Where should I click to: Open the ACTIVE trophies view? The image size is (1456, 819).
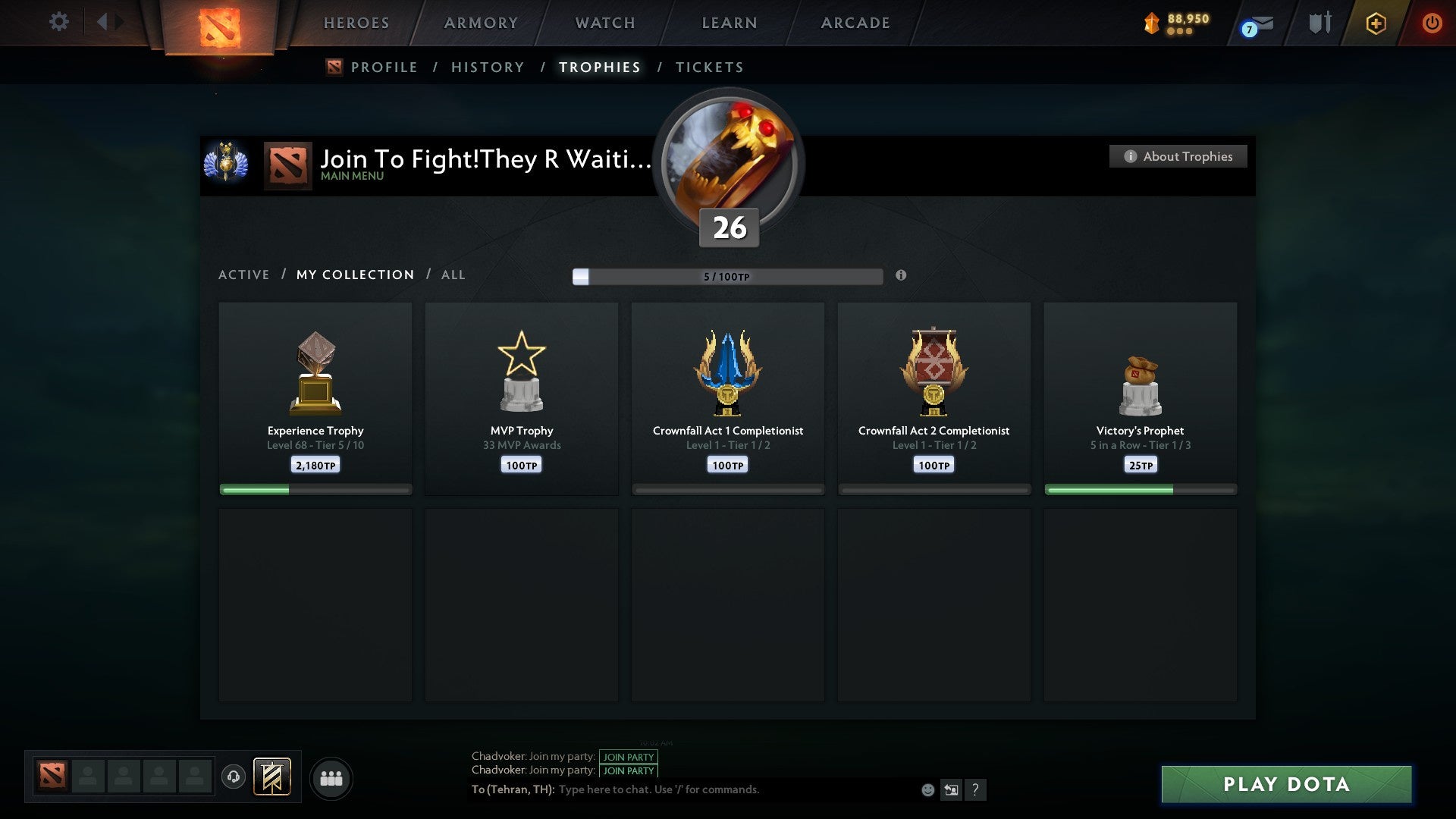(x=244, y=275)
